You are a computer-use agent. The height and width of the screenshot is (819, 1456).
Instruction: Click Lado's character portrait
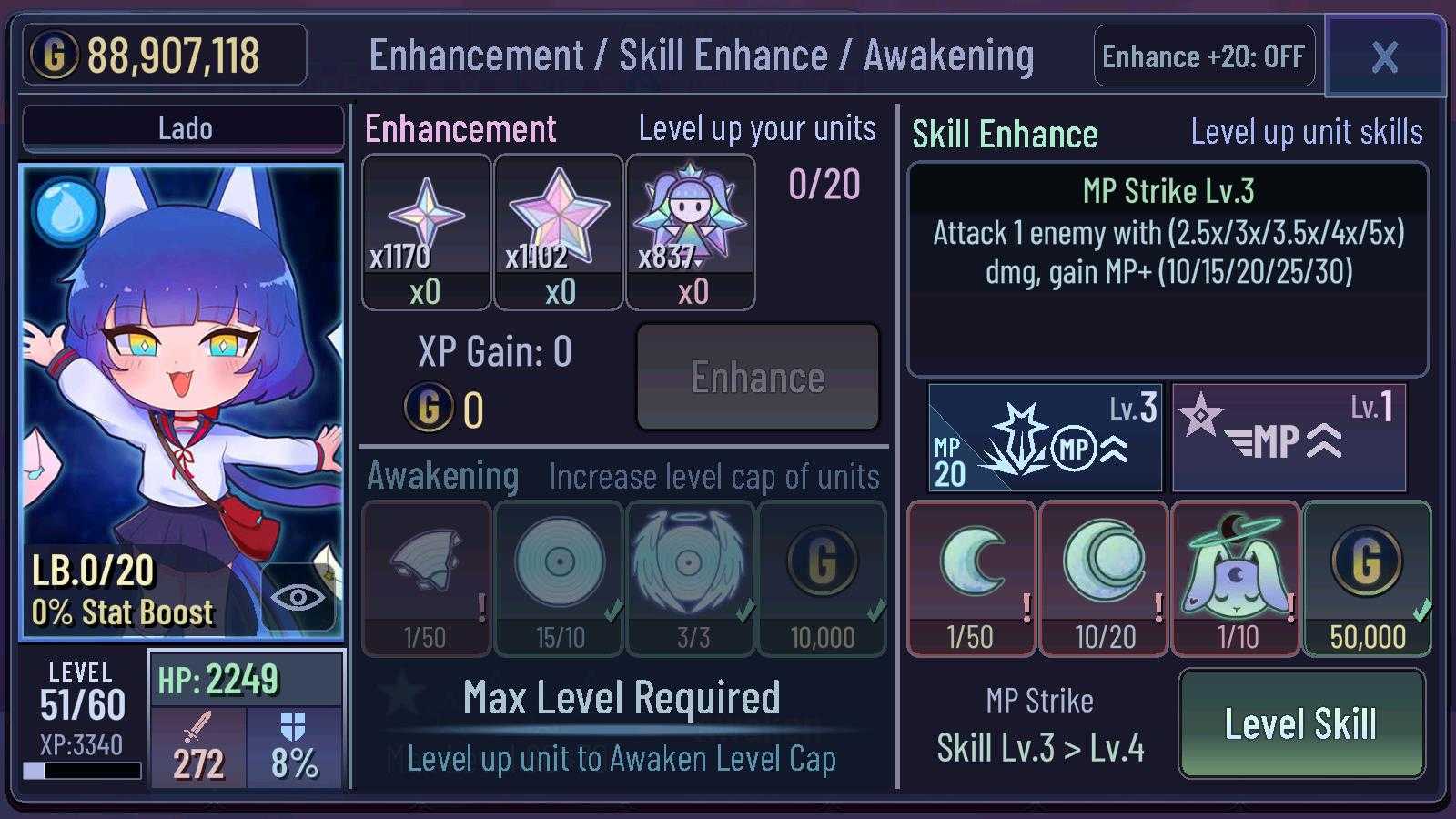(182, 382)
